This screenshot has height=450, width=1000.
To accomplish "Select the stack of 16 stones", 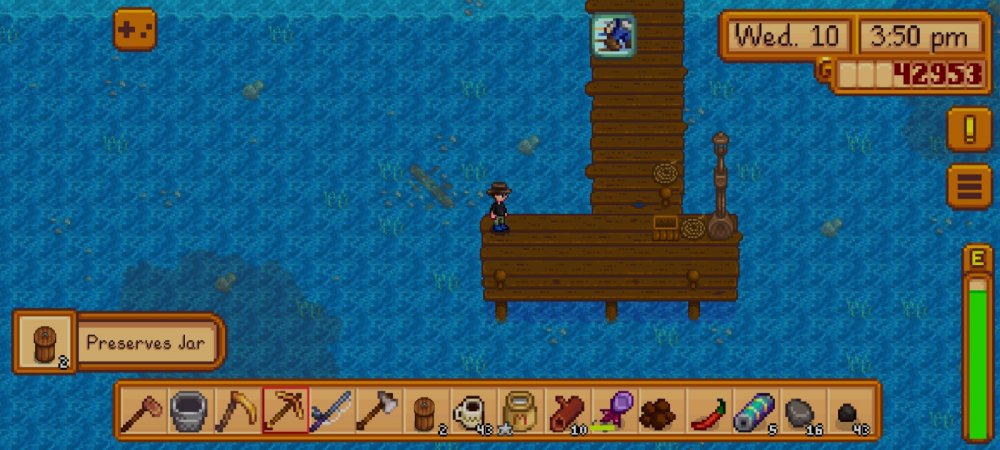I will pos(802,411).
